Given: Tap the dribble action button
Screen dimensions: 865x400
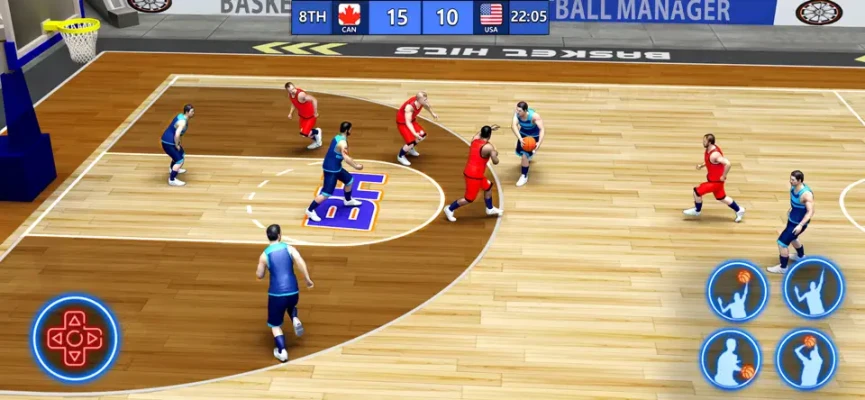Looking at the screenshot, I should (x=731, y=359).
